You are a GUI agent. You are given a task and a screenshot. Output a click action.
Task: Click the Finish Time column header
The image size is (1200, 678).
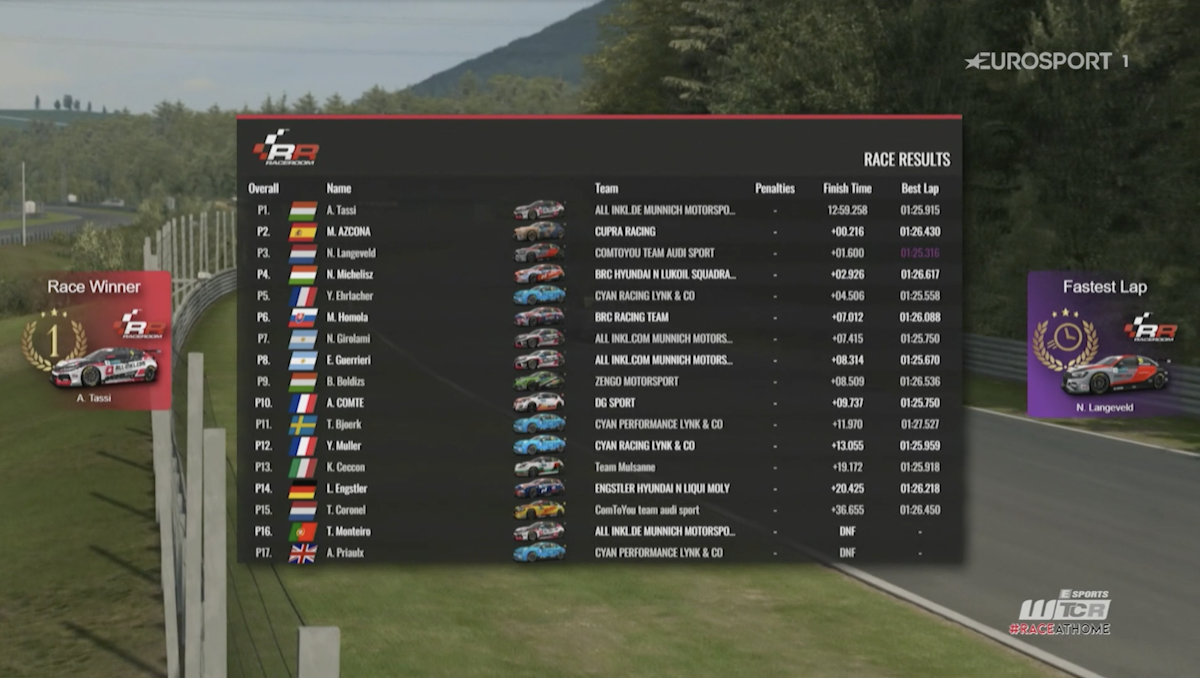tap(847, 188)
